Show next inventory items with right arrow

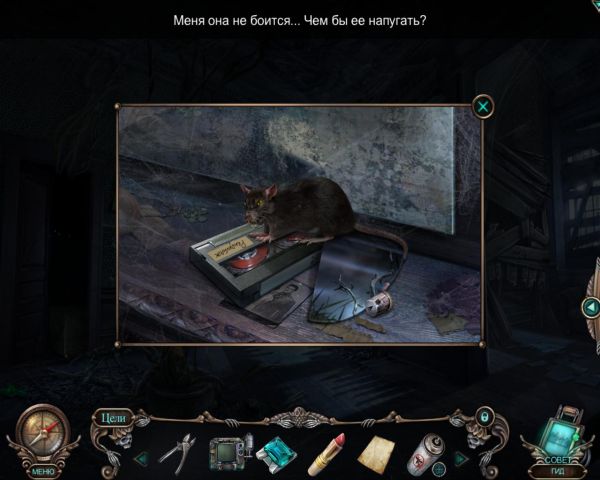tap(460, 458)
